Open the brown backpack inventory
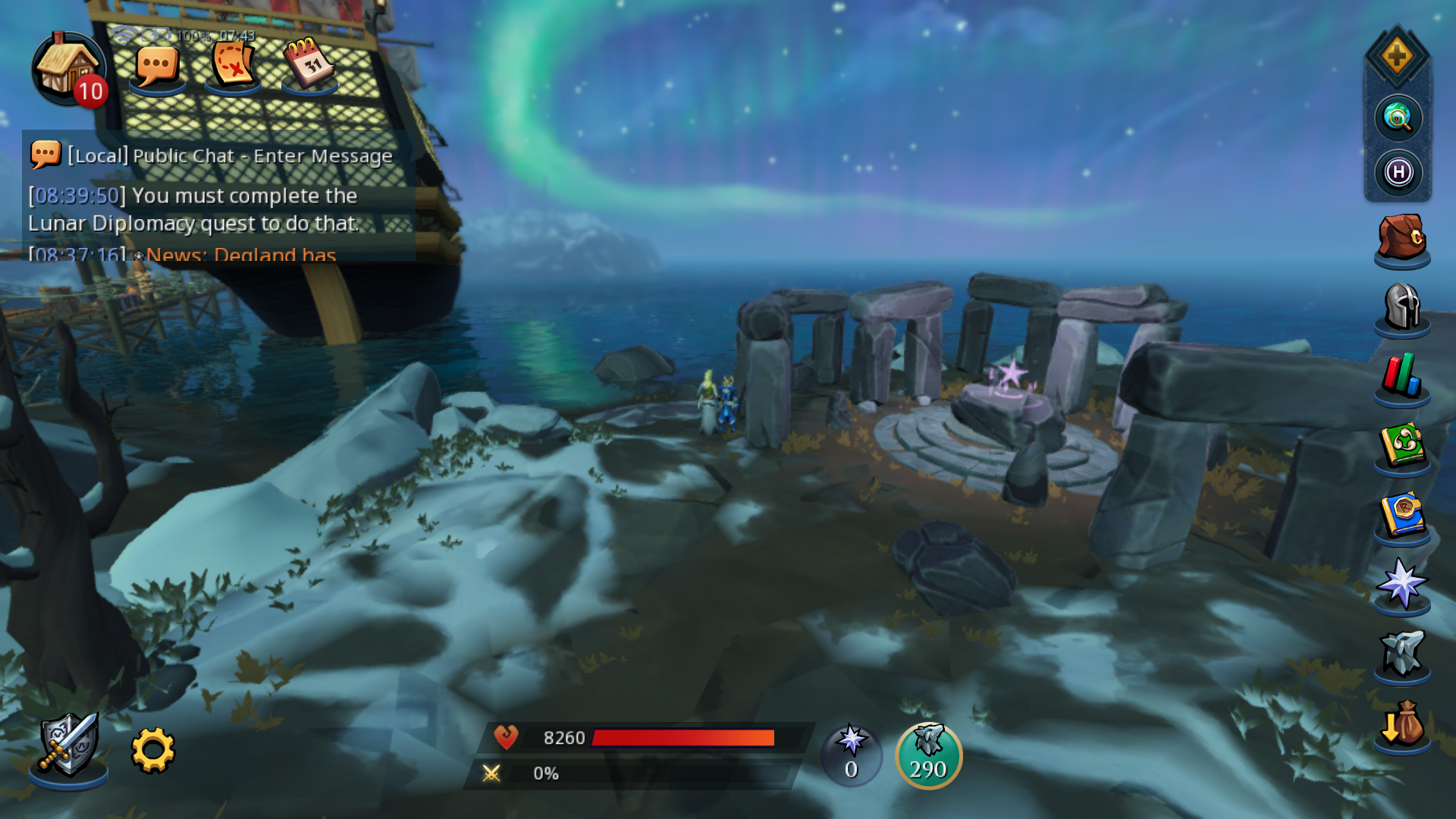Screen dimensions: 1456x819 tap(1401, 238)
